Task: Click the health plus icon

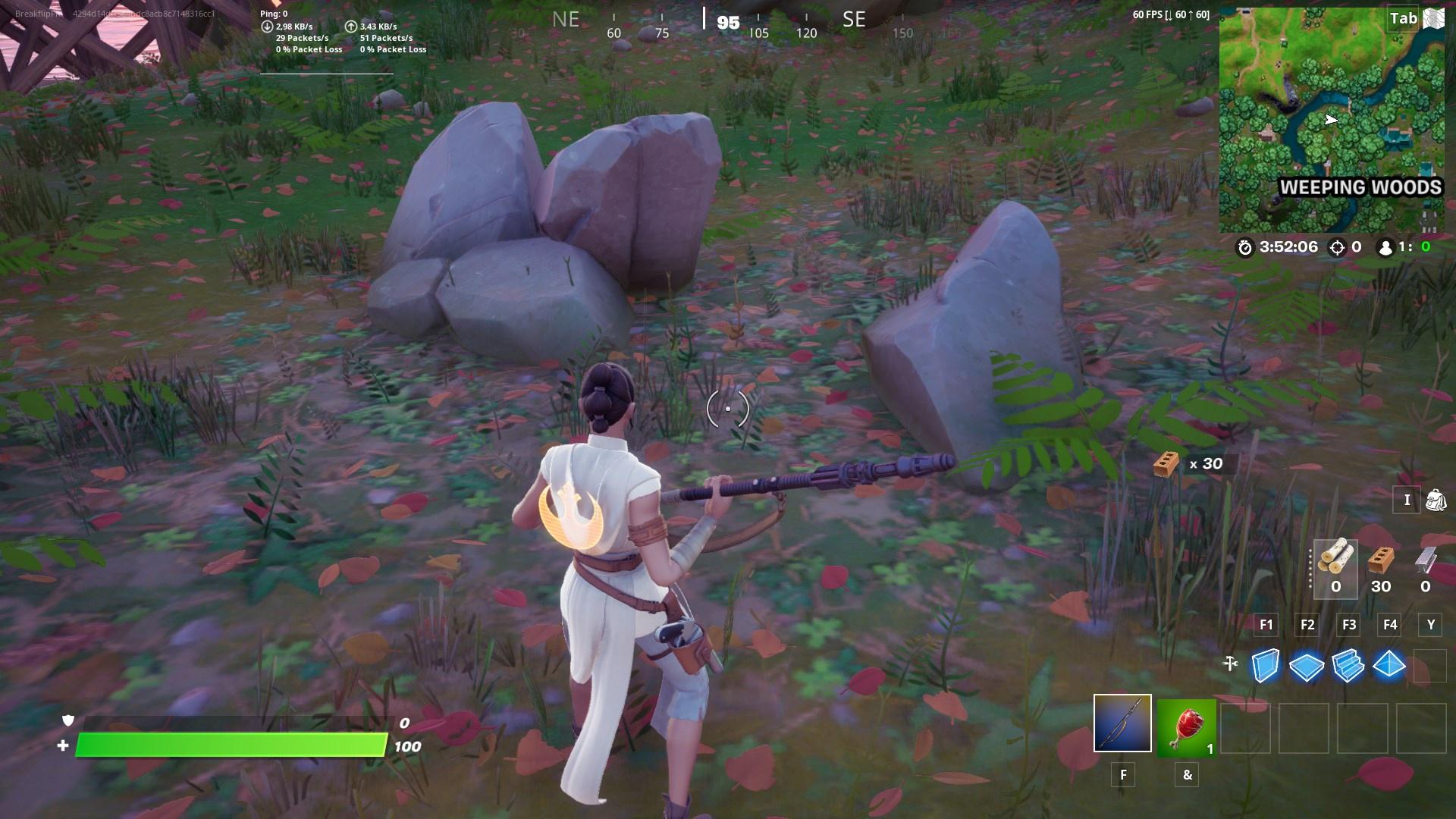Action: (64, 746)
